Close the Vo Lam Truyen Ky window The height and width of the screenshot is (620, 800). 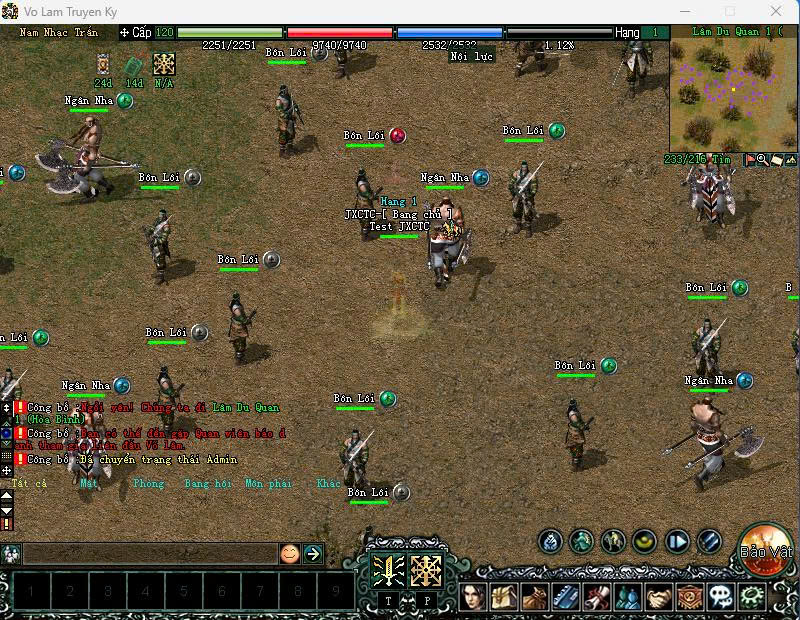click(x=777, y=11)
